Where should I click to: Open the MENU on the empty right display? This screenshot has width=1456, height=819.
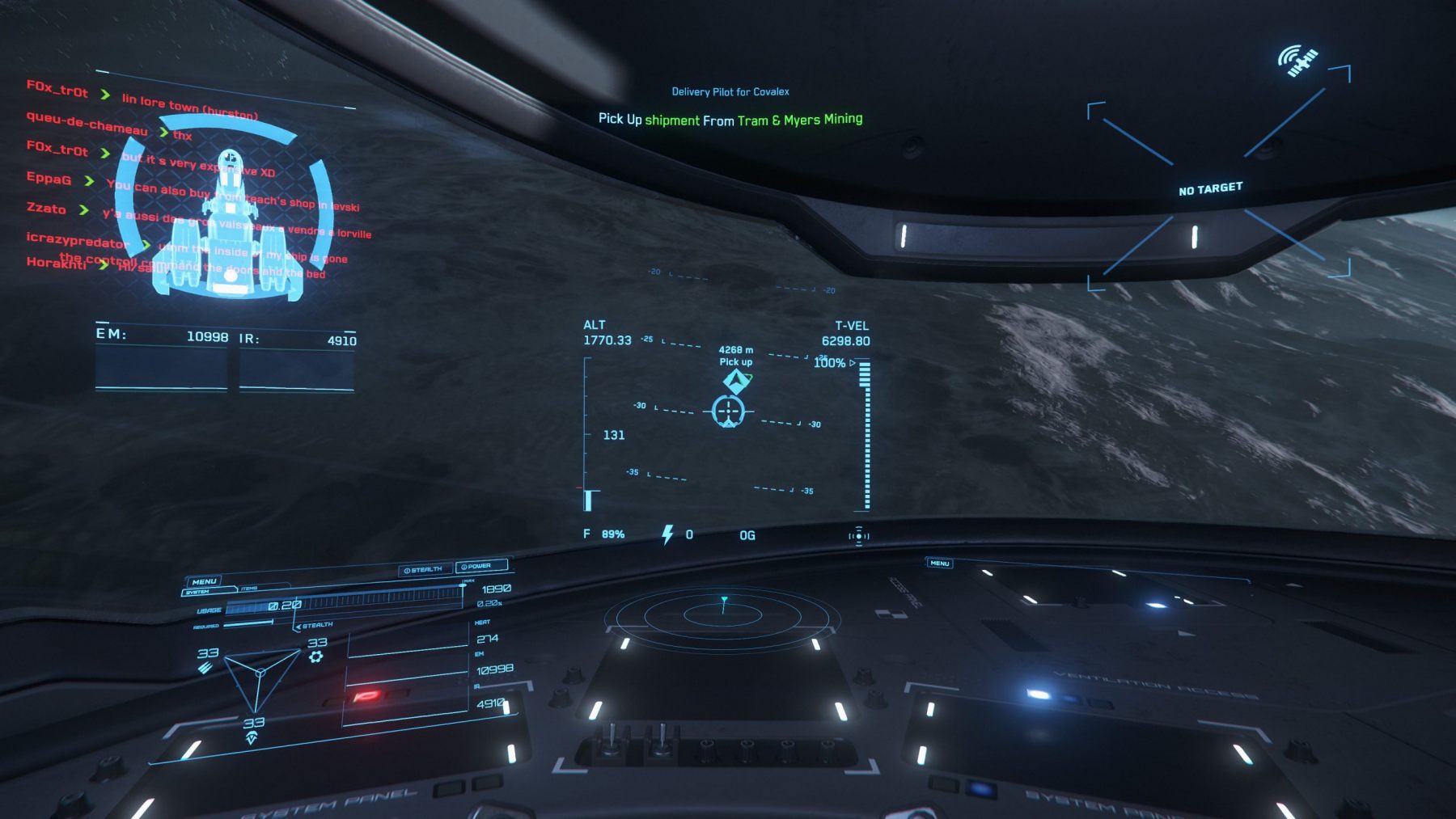click(x=939, y=563)
